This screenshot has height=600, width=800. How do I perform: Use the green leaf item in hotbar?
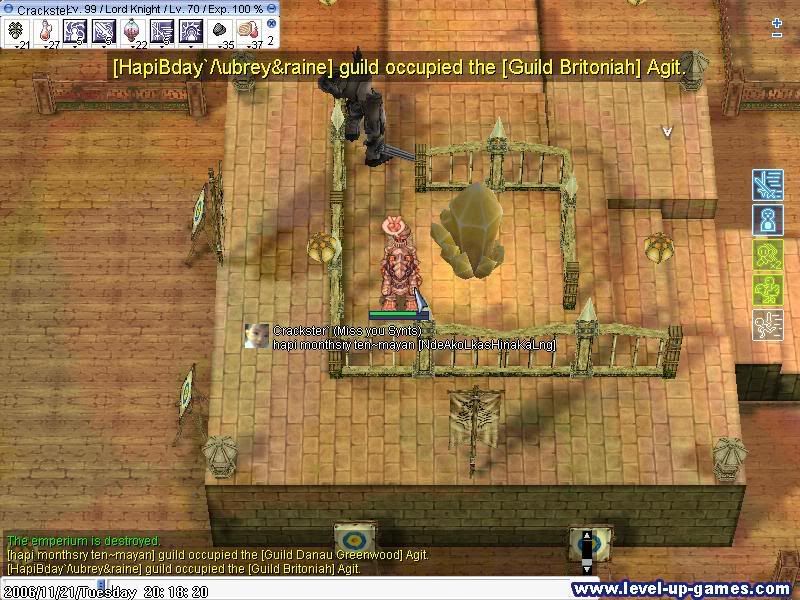[x=16, y=32]
